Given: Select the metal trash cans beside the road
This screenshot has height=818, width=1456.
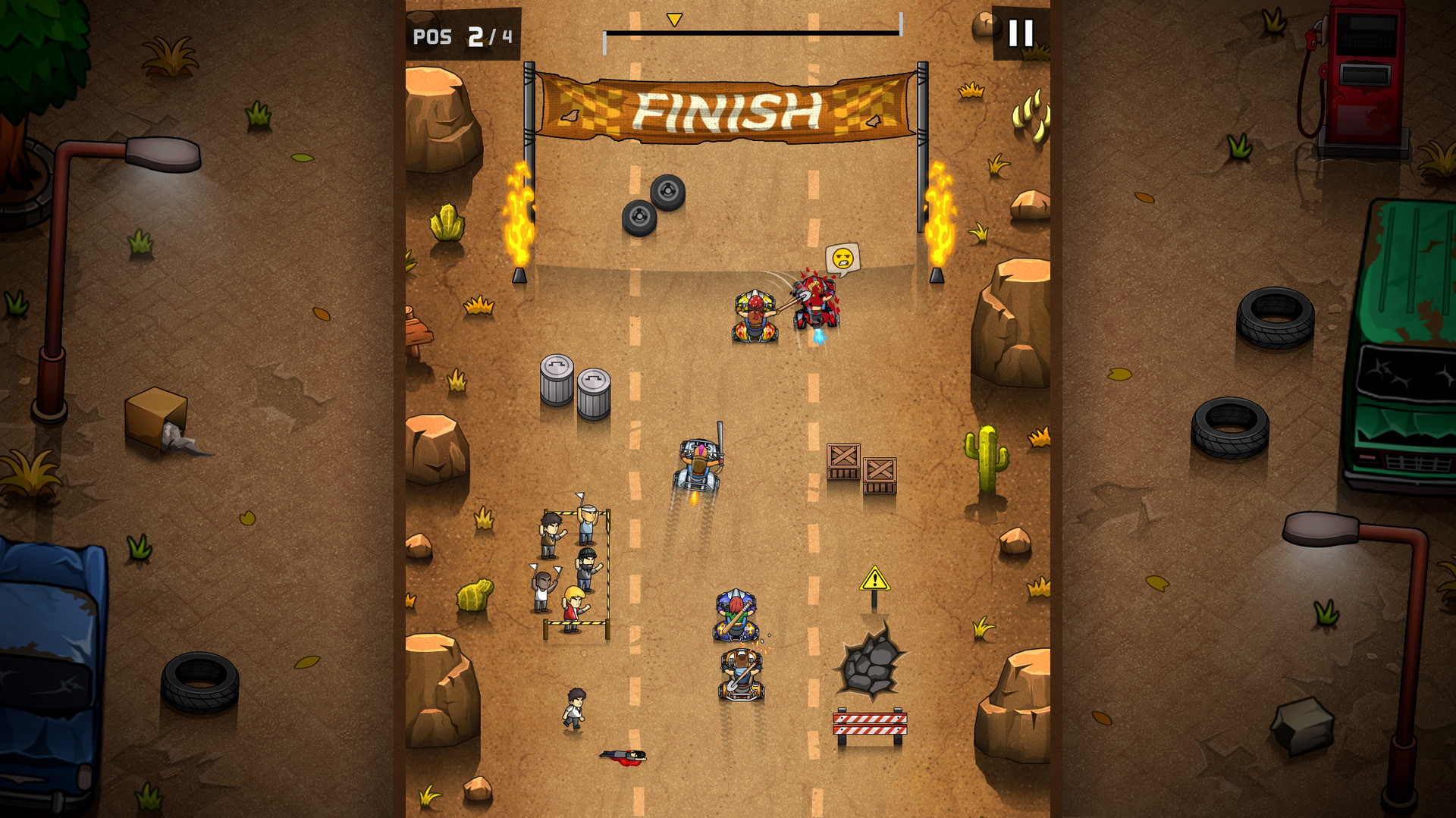Looking at the screenshot, I should pyautogui.click(x=574, y=379).
